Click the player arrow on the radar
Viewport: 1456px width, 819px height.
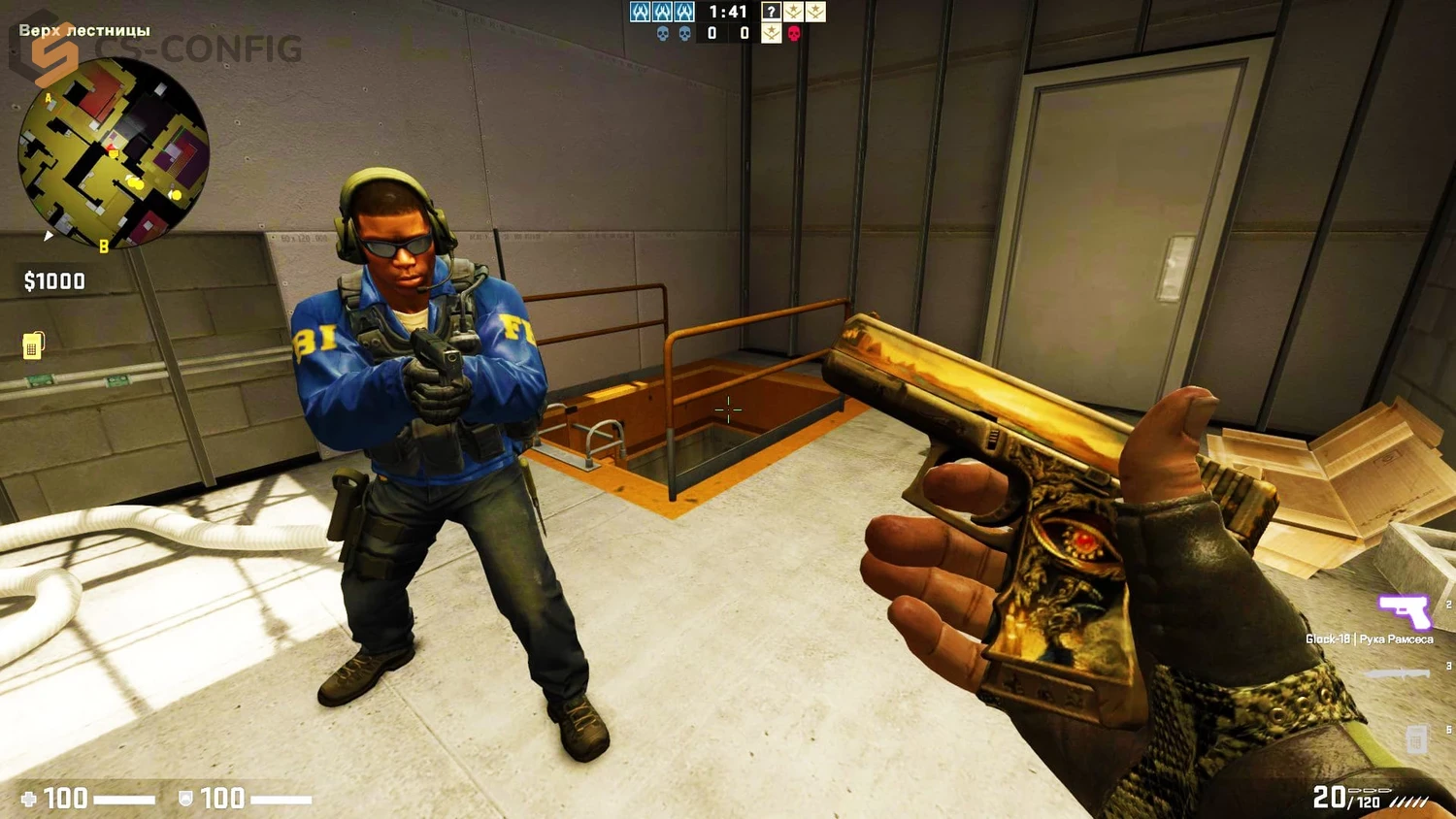click(x=49, y=235)
